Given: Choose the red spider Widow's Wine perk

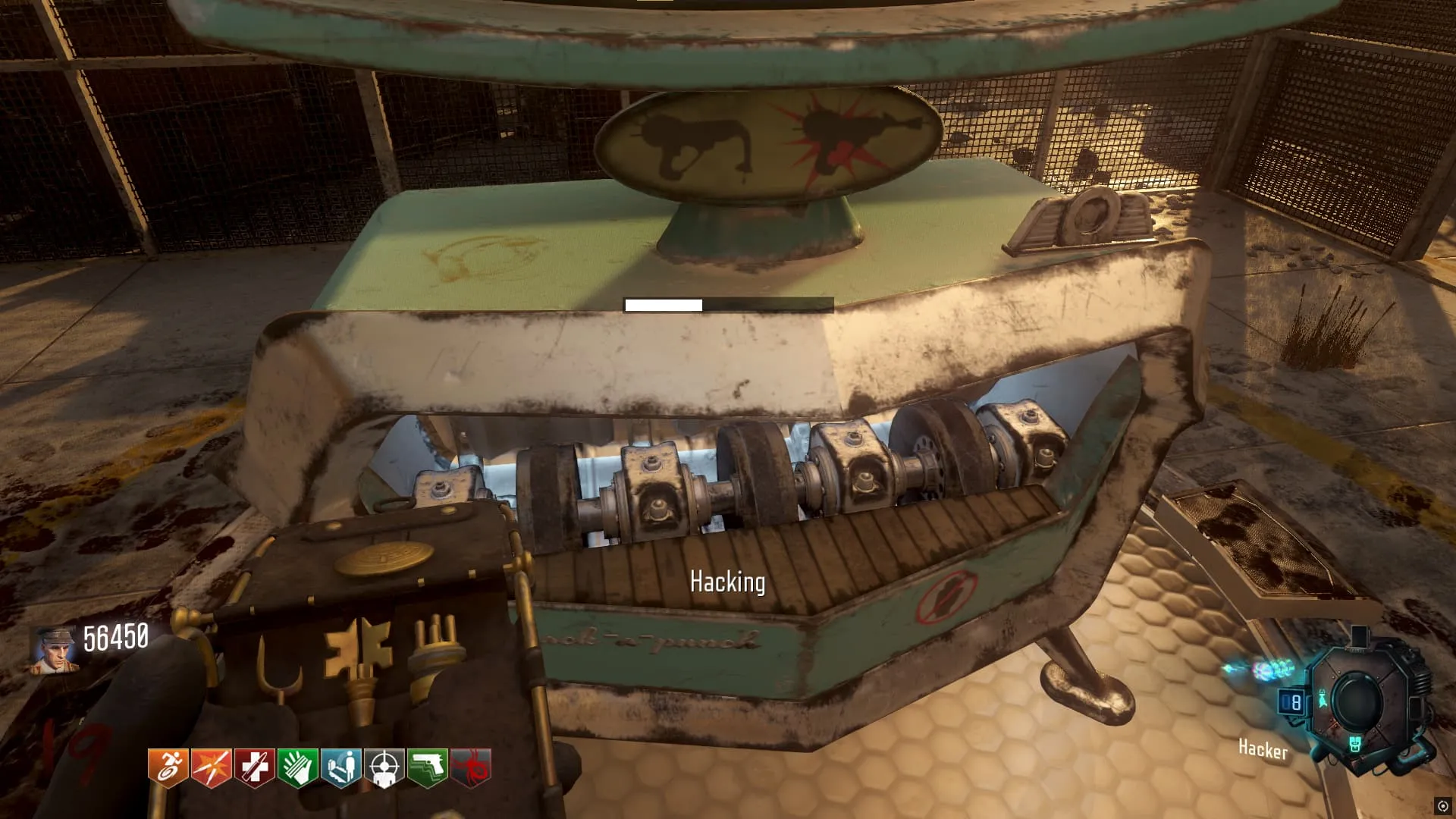Looking at the screenshot, I should click(471, 767).
